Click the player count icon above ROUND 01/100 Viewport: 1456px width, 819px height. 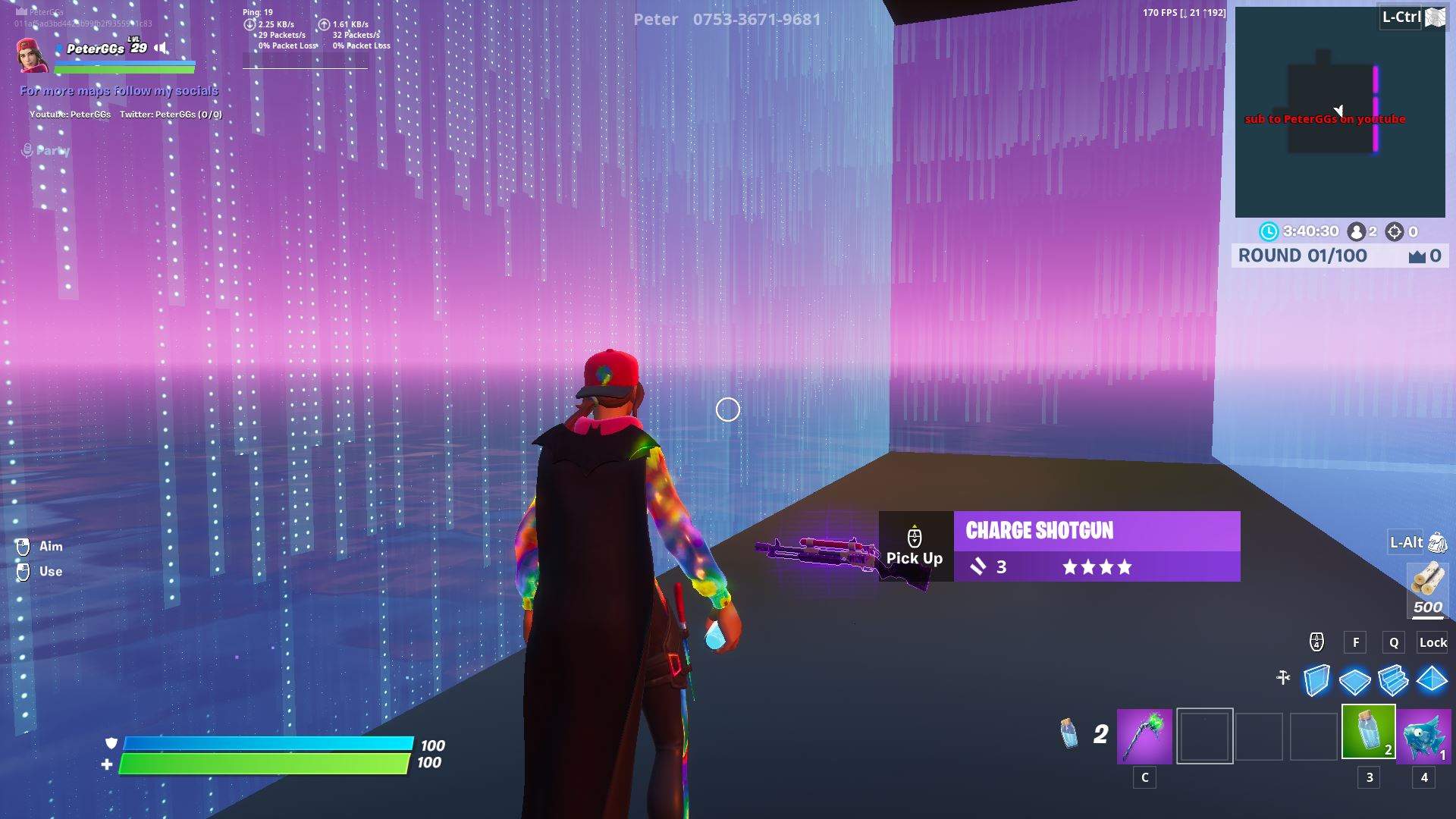1357,231
